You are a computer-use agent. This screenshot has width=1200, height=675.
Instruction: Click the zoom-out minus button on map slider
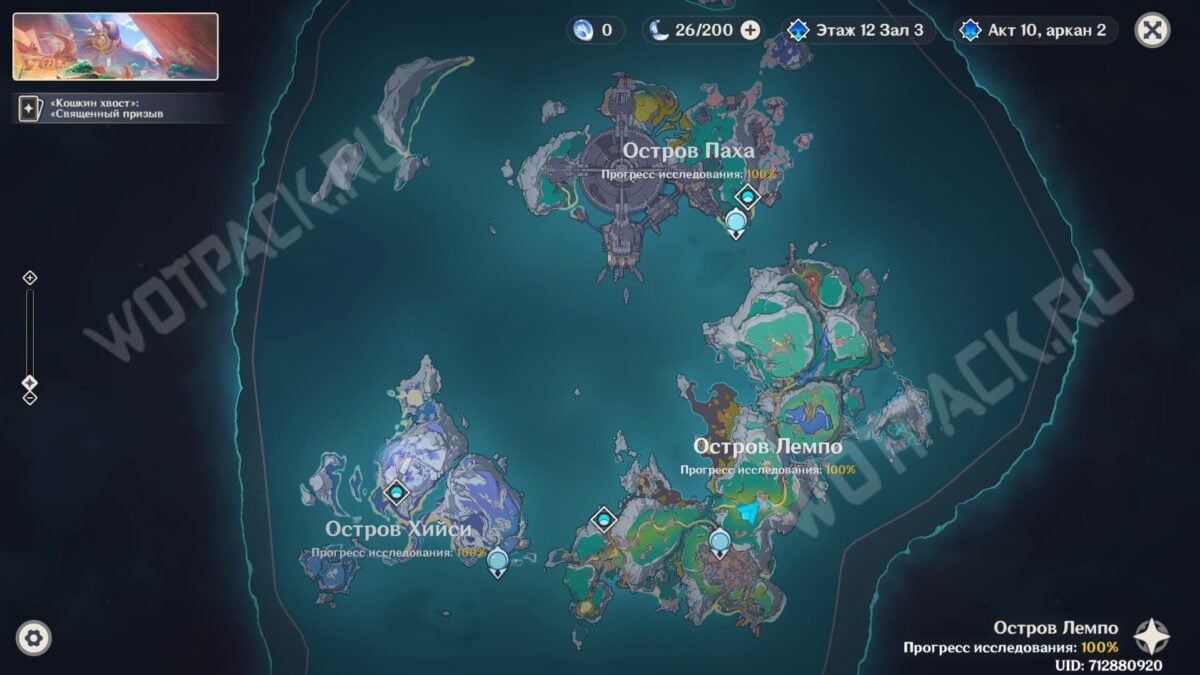[30, 398]
